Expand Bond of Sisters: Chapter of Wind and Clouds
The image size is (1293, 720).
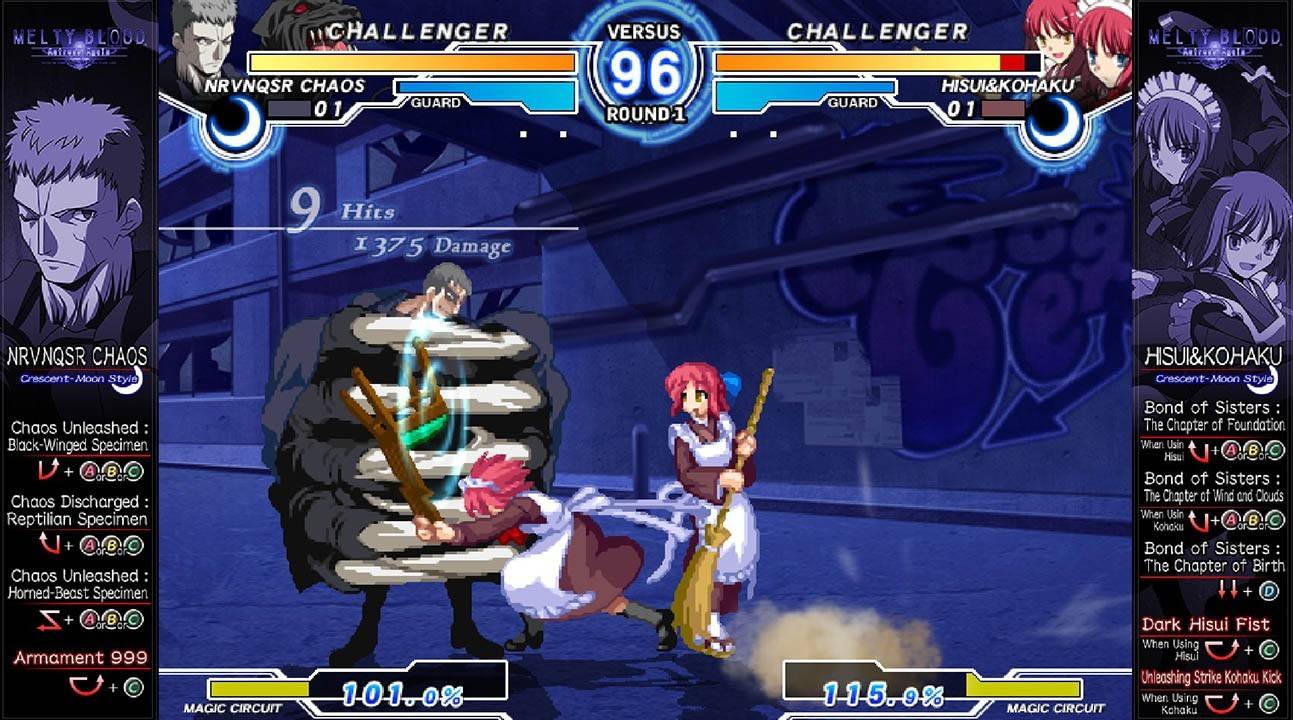(x=1213, y=487)
